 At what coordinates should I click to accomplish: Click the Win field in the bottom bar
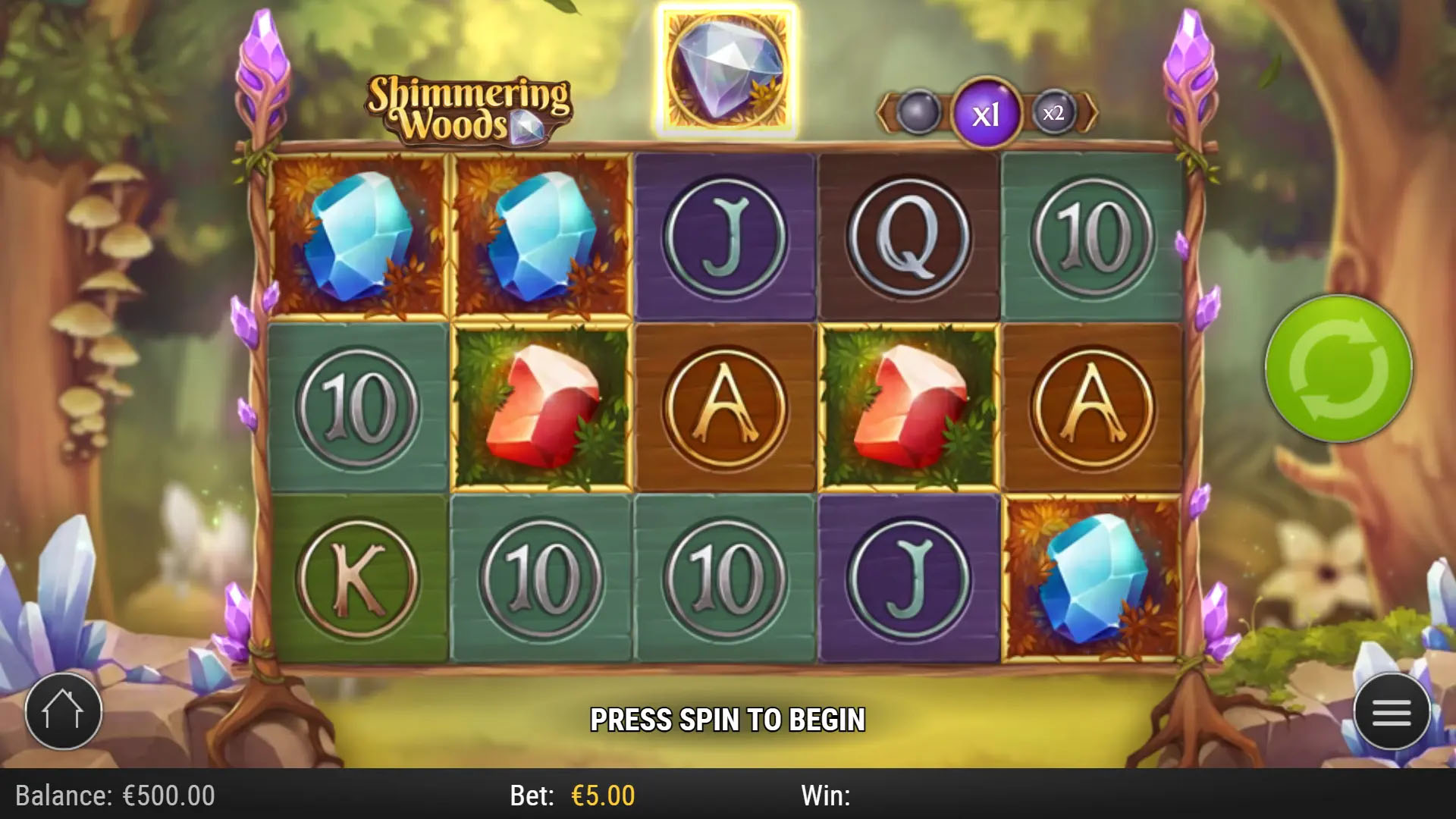point(827,796)
